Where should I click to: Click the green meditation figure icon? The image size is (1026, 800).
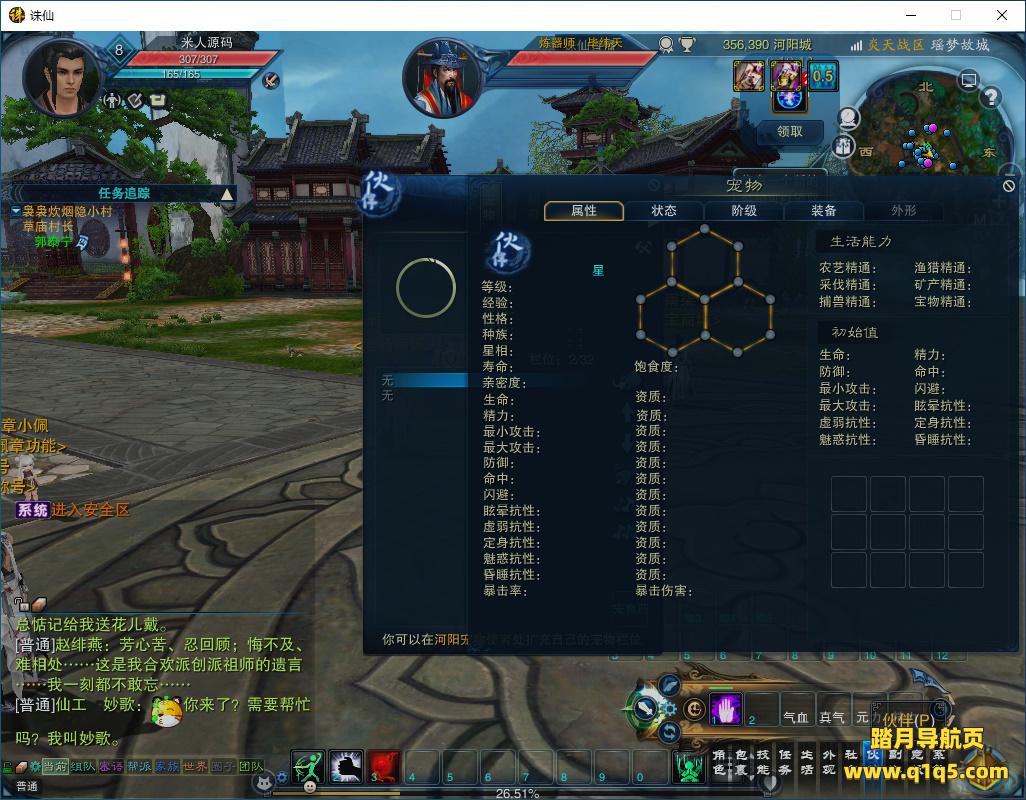click(x=689, y=766)
